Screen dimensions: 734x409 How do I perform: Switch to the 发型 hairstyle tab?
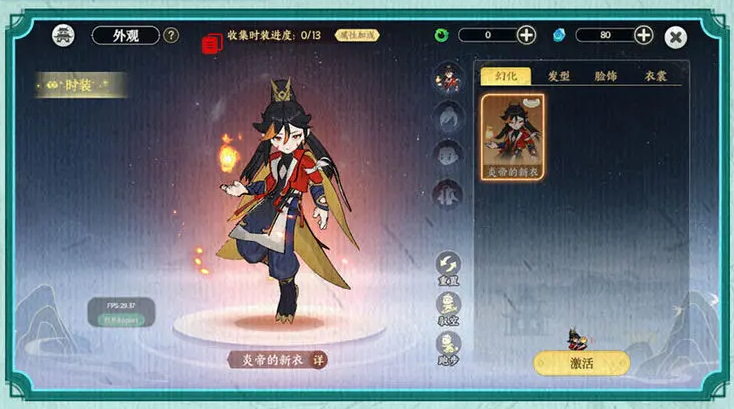[x=557, y=76]
